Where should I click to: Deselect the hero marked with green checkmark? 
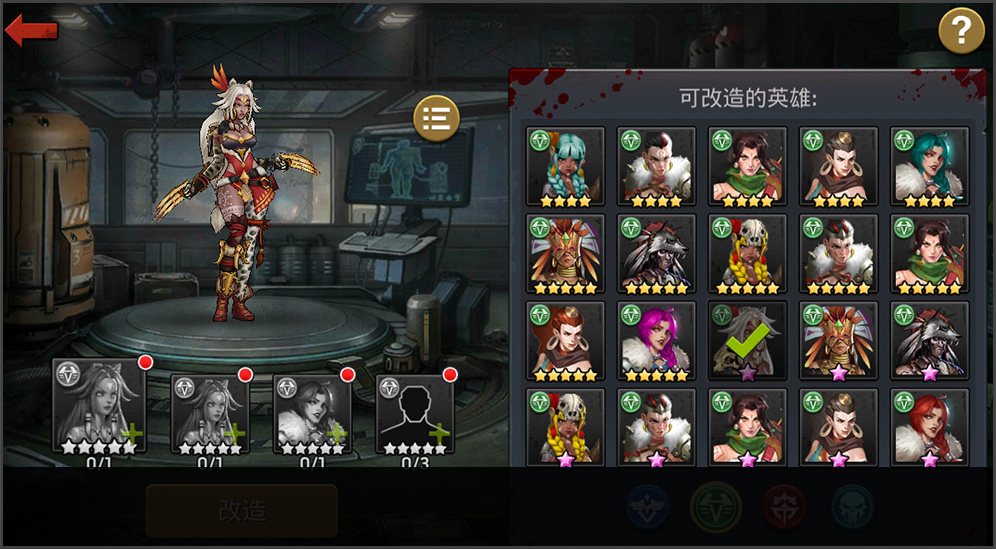(x=747, y=341)
